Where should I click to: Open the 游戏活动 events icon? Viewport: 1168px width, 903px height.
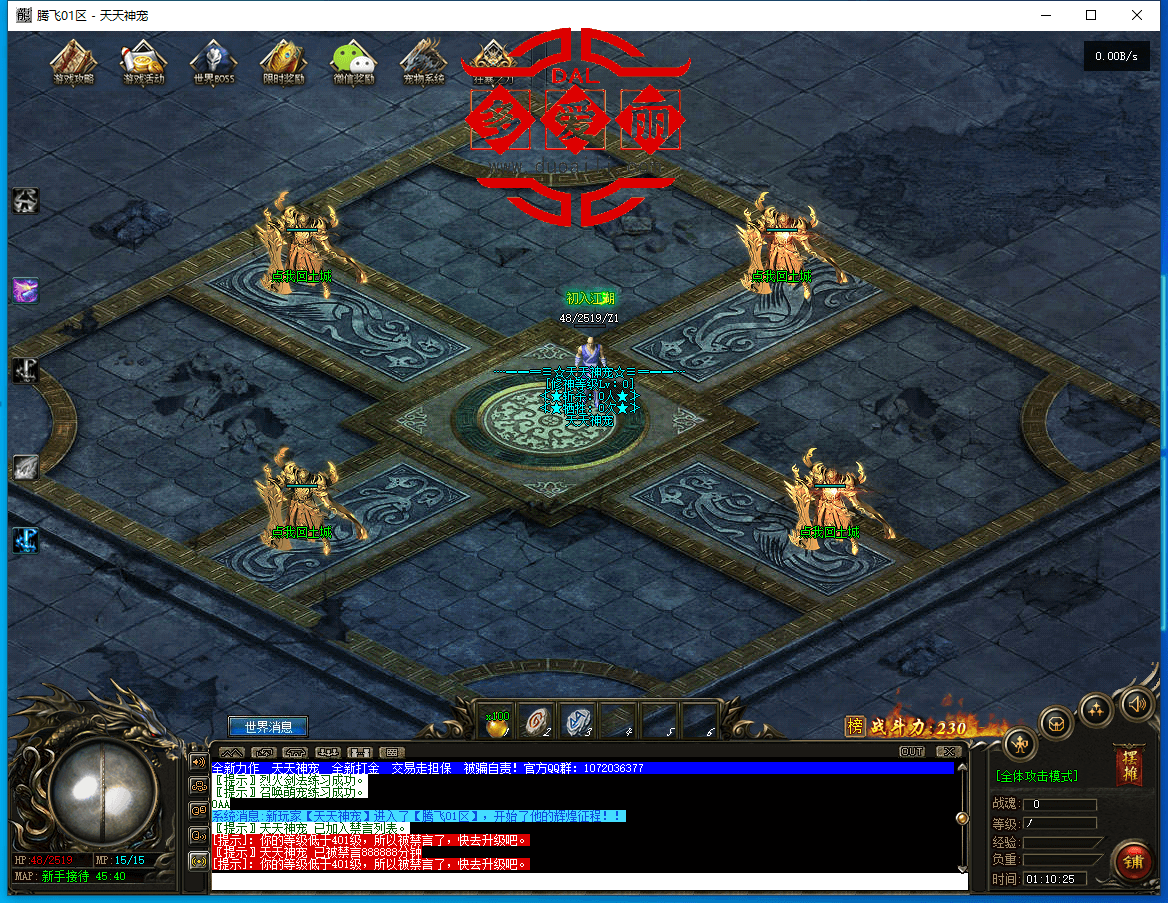[143, 62]
